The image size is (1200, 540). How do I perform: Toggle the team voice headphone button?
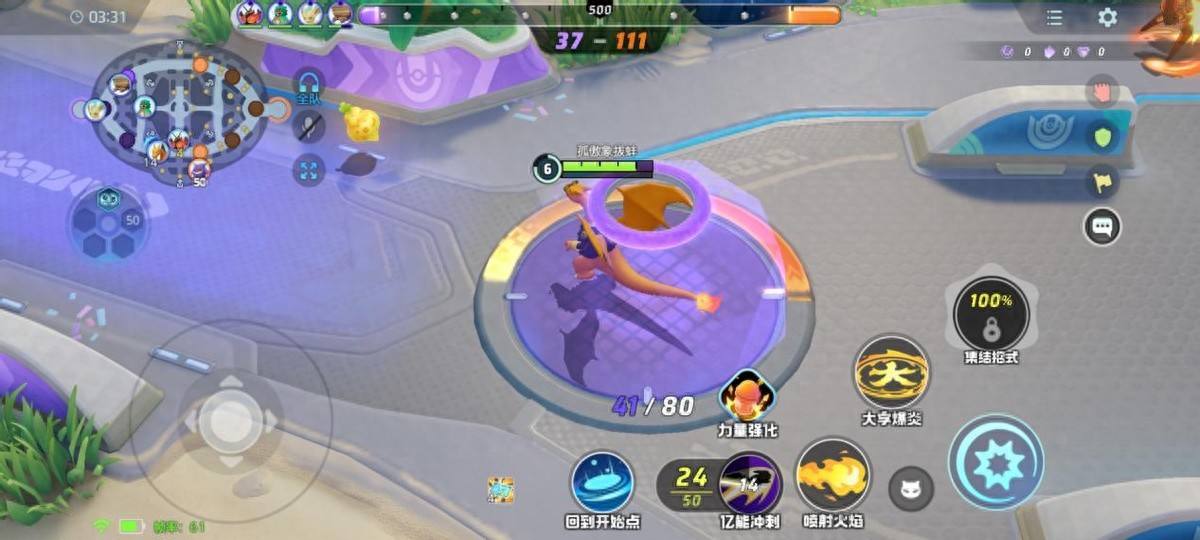[309, 86]
